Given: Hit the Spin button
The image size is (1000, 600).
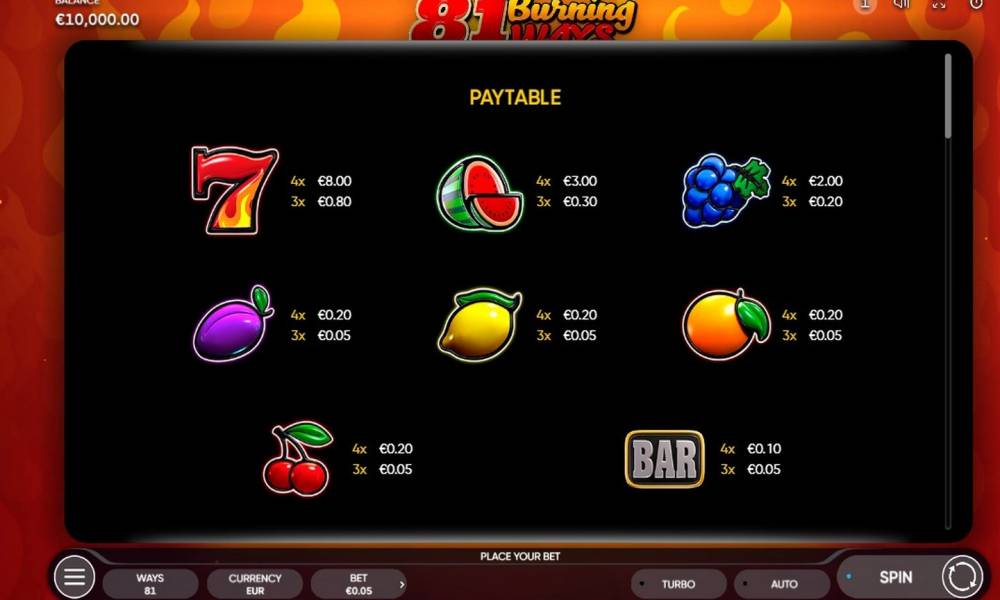Looking at the screenshot, I should 894,577.
